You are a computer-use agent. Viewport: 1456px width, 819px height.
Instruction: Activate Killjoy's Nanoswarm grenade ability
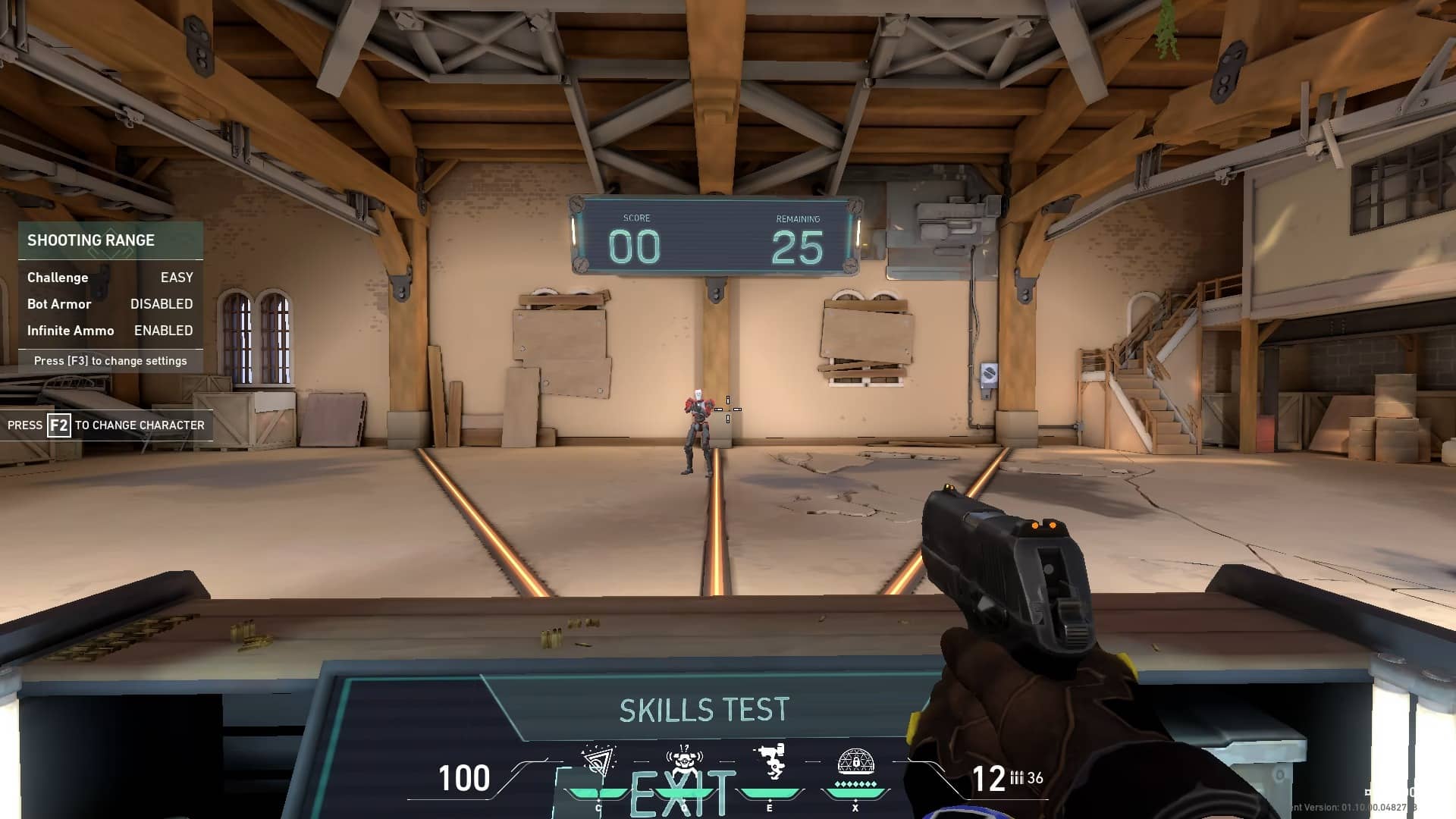tap(598, 762)
